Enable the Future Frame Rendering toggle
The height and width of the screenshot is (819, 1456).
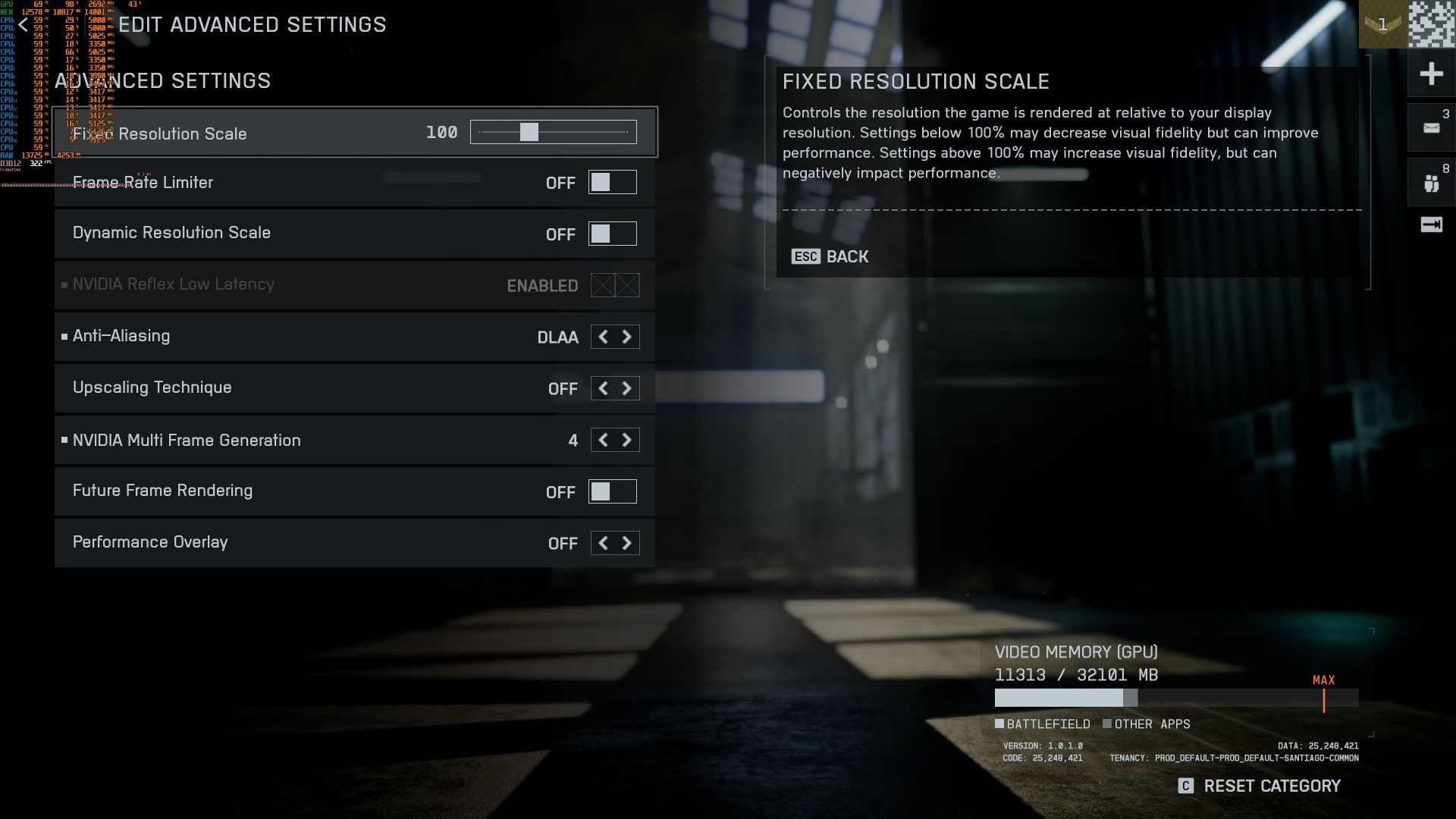click(612, 491)
